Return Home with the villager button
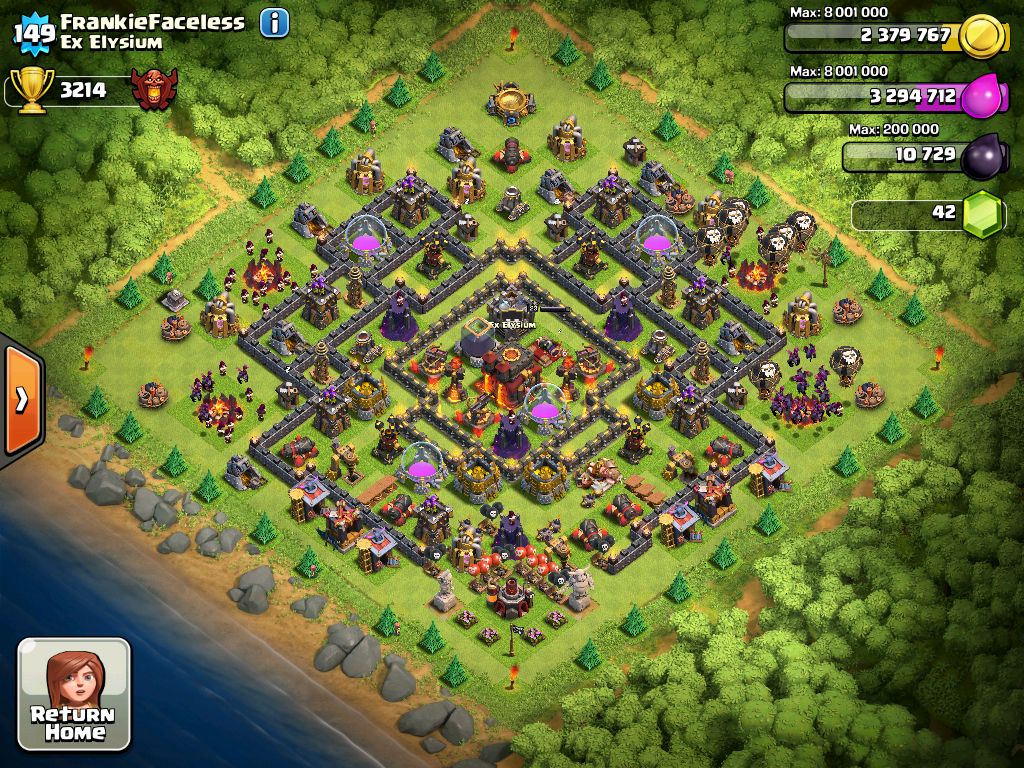The height and width of the screenshot is (768, 1024). pyautogui.click(x=74, y=694)
